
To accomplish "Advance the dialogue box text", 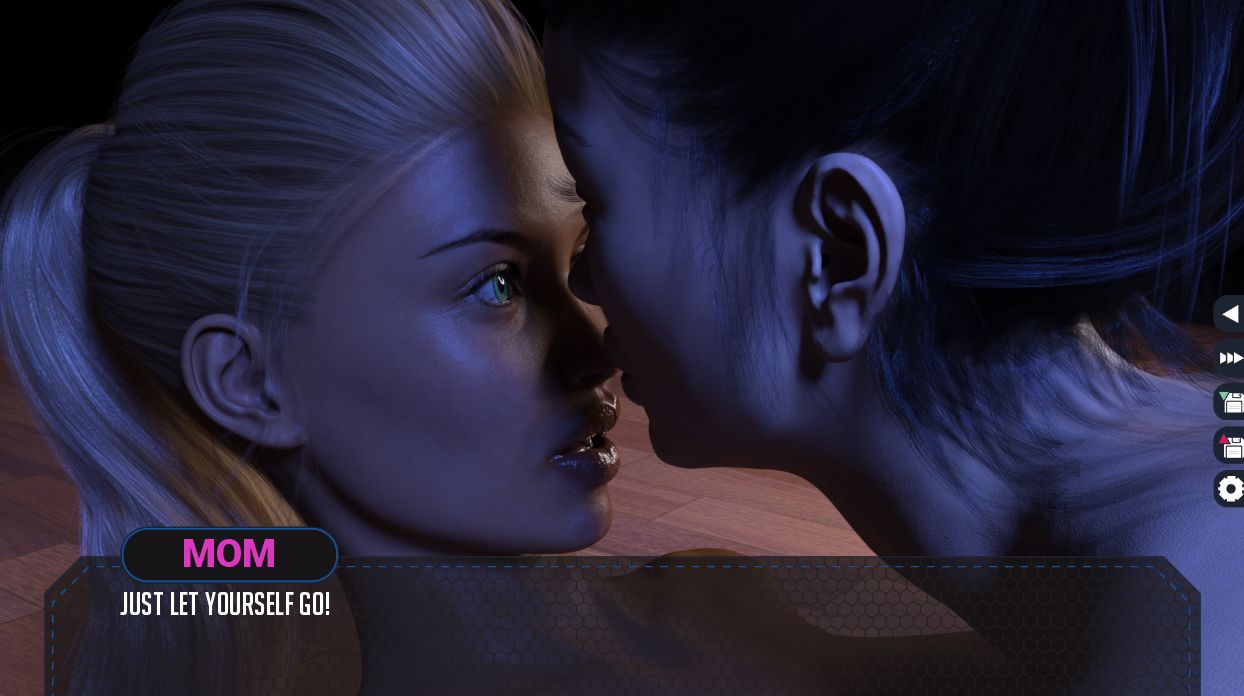I will click(620, 630).
